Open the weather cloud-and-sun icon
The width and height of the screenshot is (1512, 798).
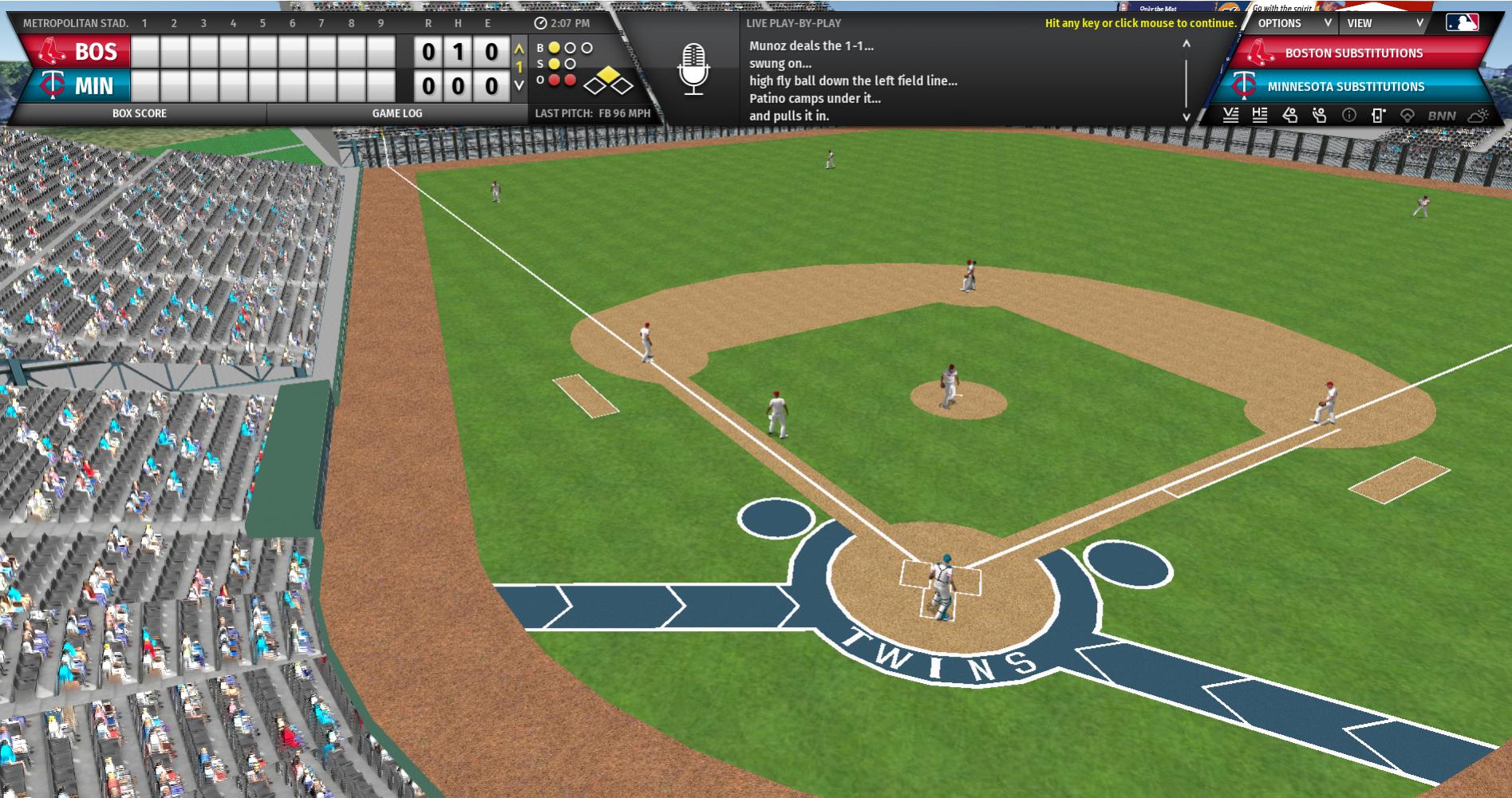click(x=1478, y=116)
